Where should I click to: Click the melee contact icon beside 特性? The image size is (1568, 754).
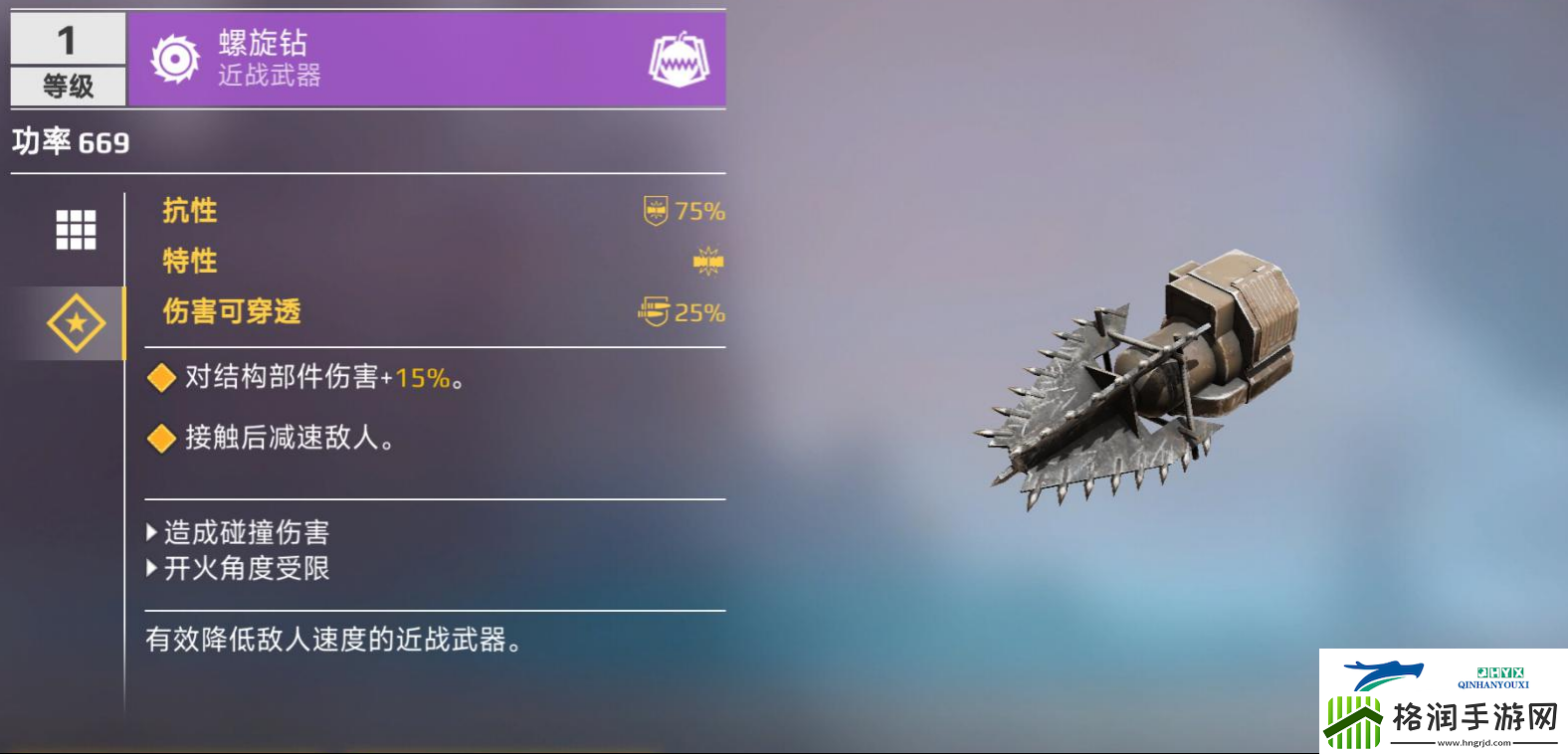[703, 260]
